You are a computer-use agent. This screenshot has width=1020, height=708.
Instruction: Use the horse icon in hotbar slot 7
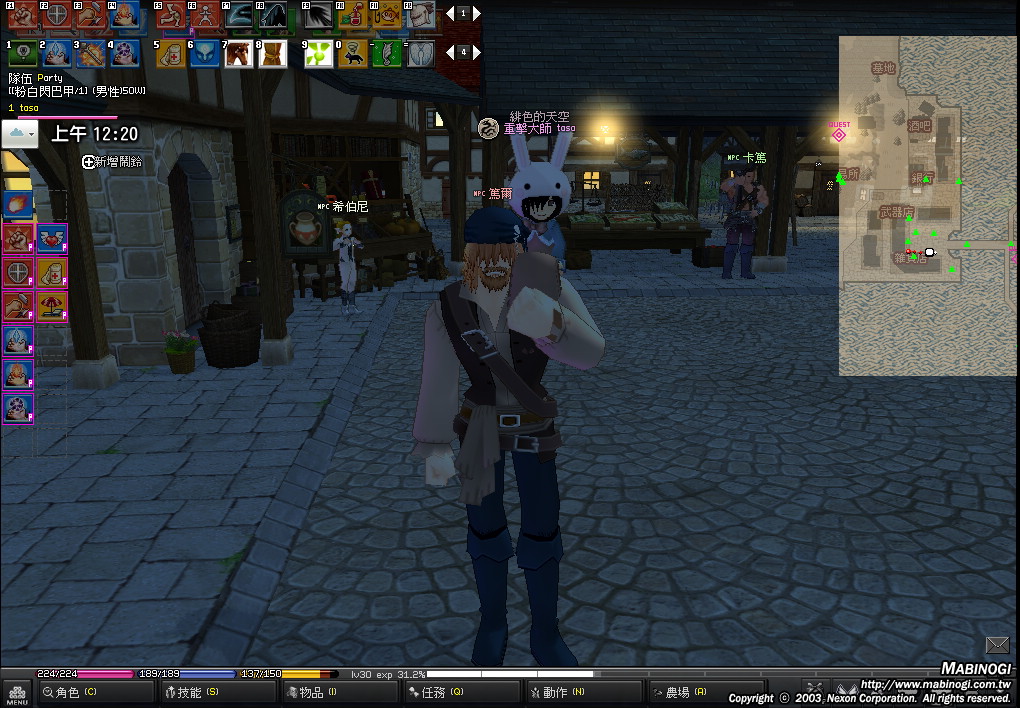pos(238,54)
